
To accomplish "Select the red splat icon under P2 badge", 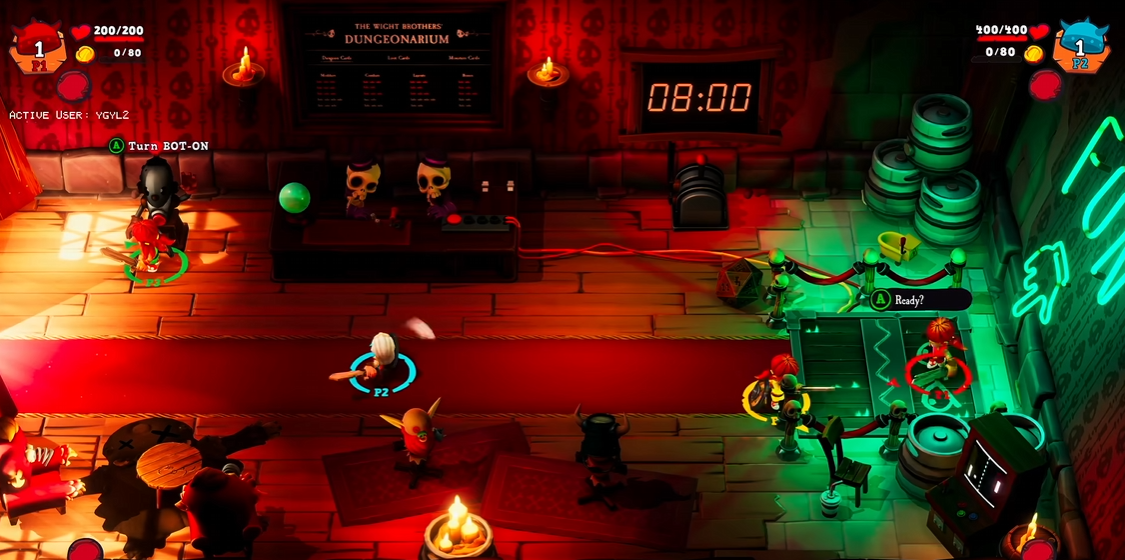I will (x=1045, y=85).
